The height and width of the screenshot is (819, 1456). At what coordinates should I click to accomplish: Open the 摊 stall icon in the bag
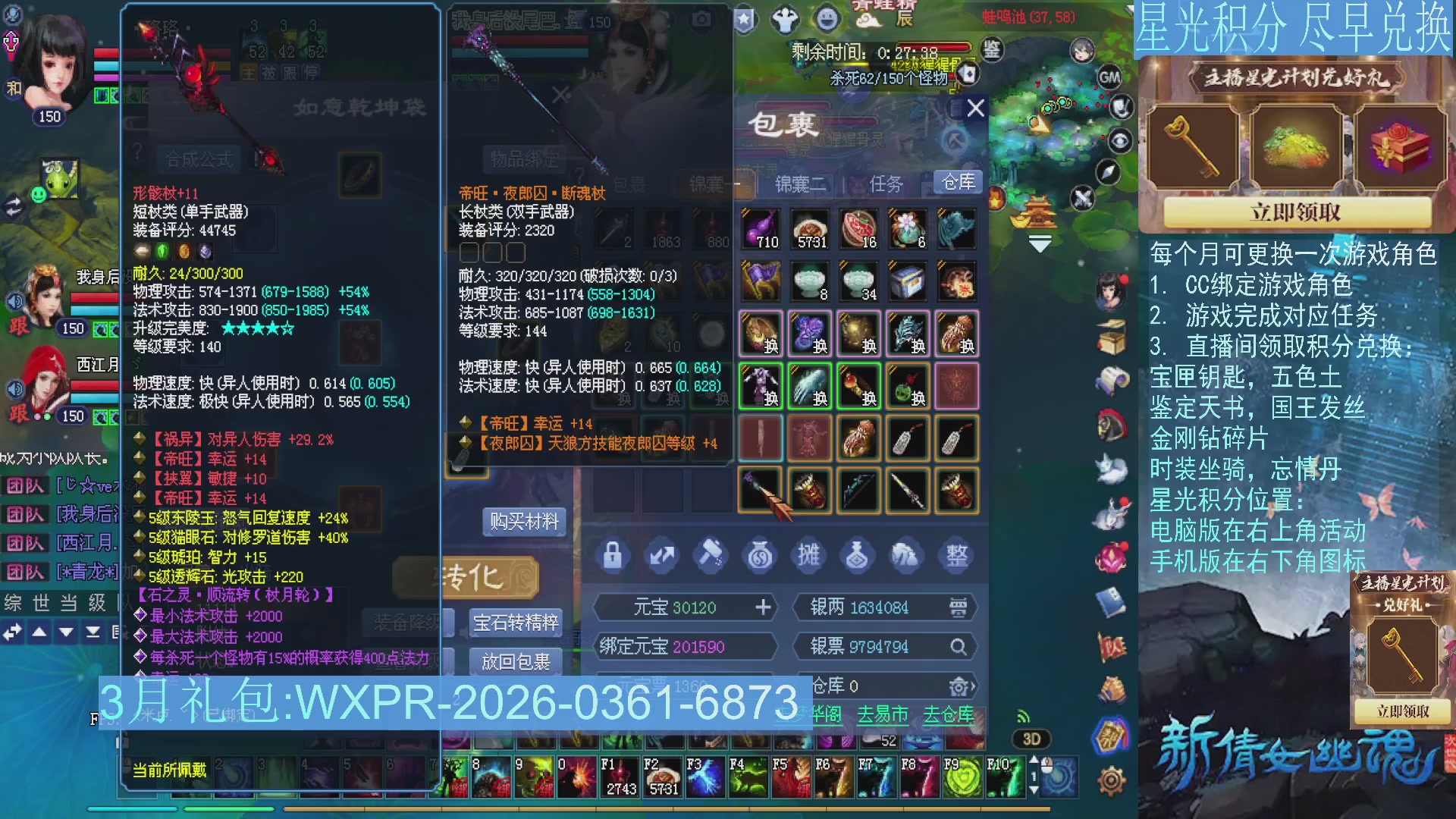tap(809, 555)
